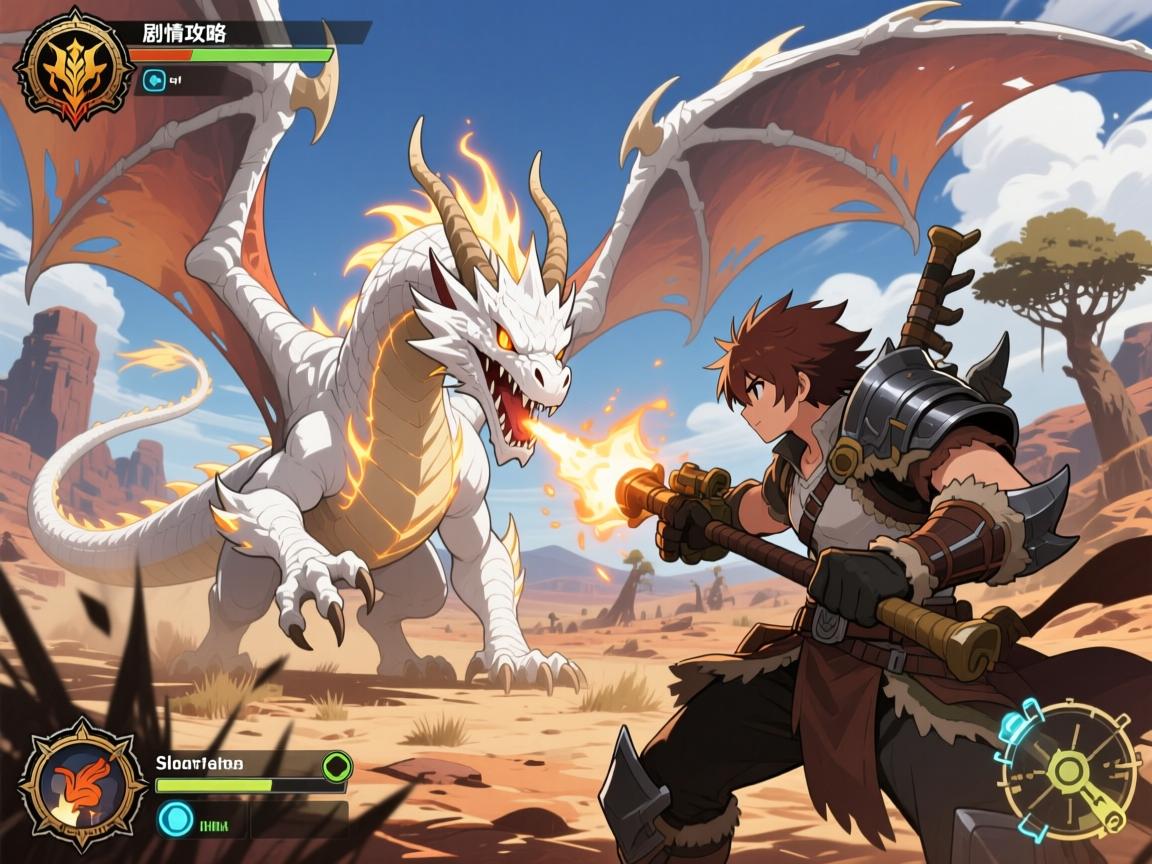This screenshot has width=1152, height=864.
Task: Activate the cyan circle skill icon
Action: 176,821
